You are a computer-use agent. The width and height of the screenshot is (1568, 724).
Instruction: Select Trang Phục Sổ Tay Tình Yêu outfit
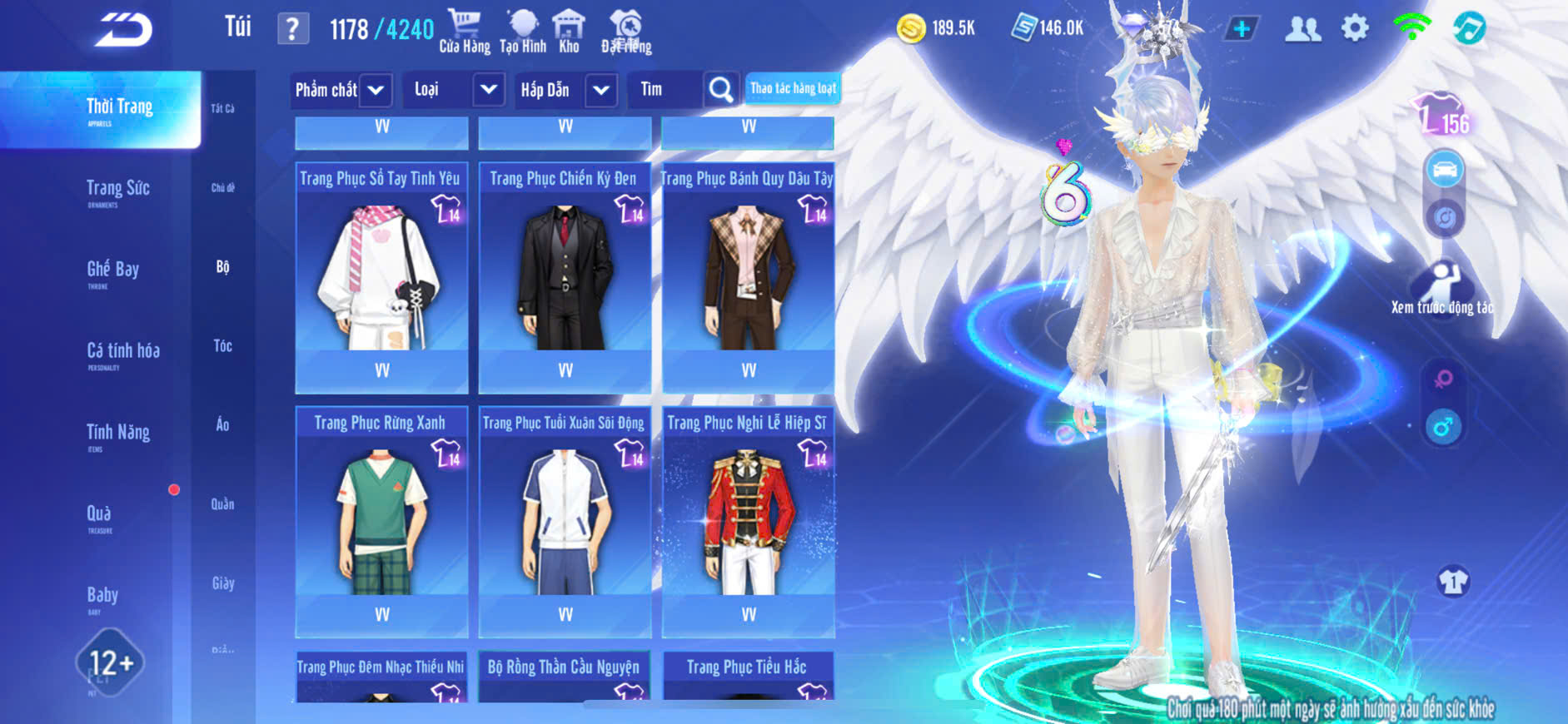pyautogui.click(x=381, y=276)
